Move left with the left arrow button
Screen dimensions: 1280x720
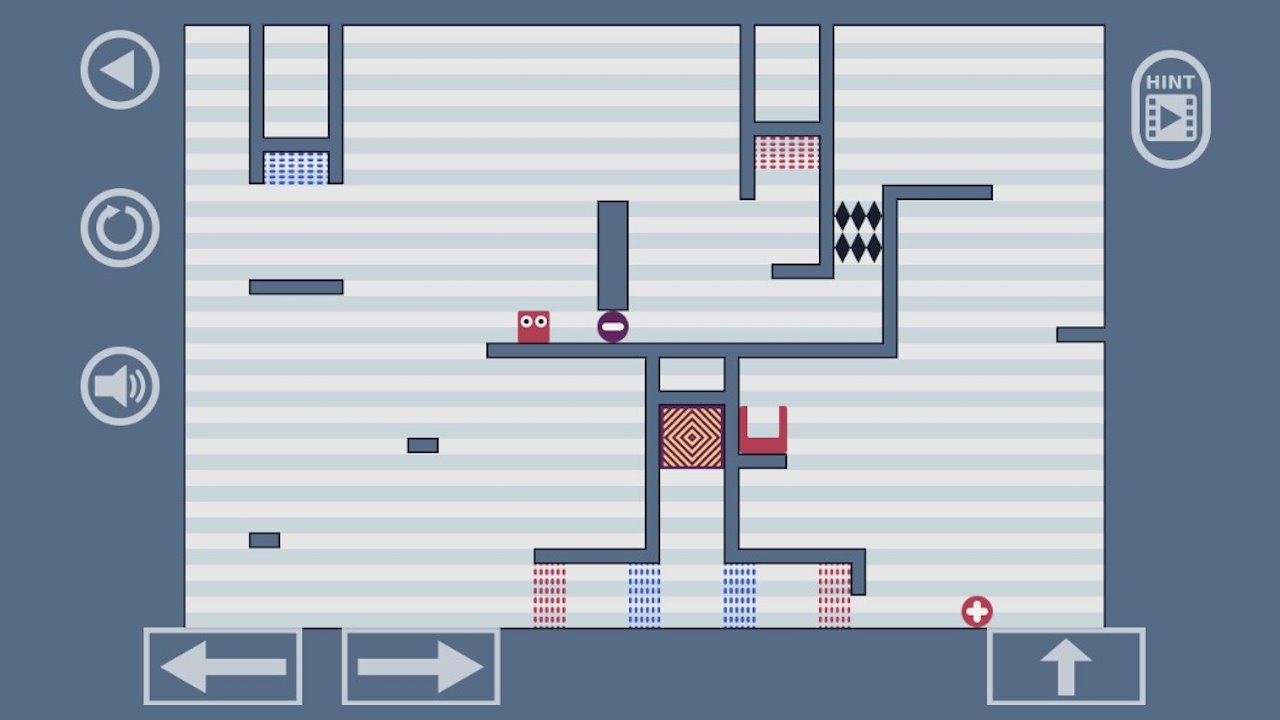pos(223,666)
